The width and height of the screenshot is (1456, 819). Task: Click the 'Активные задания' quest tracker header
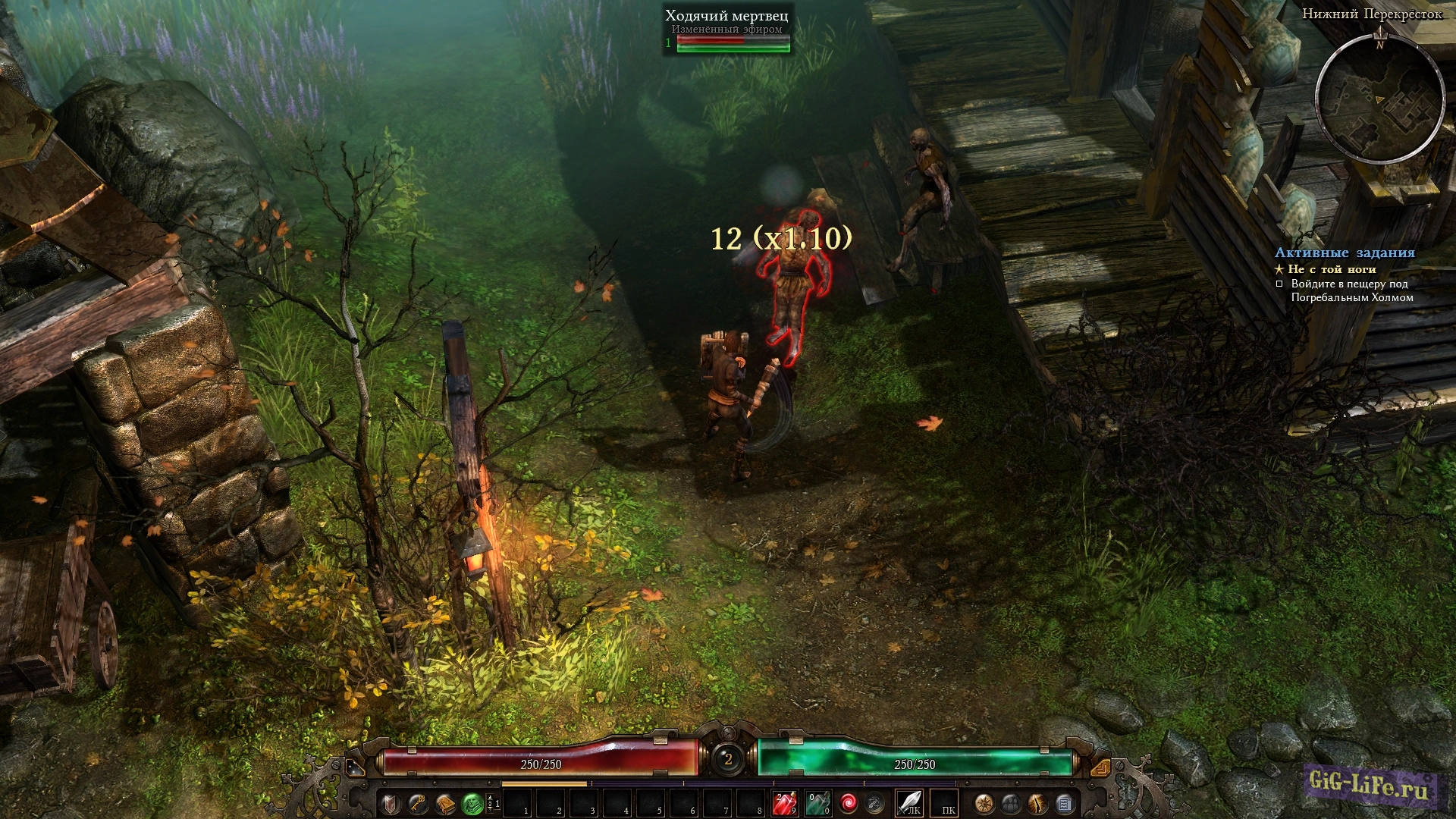(1345, 253)
